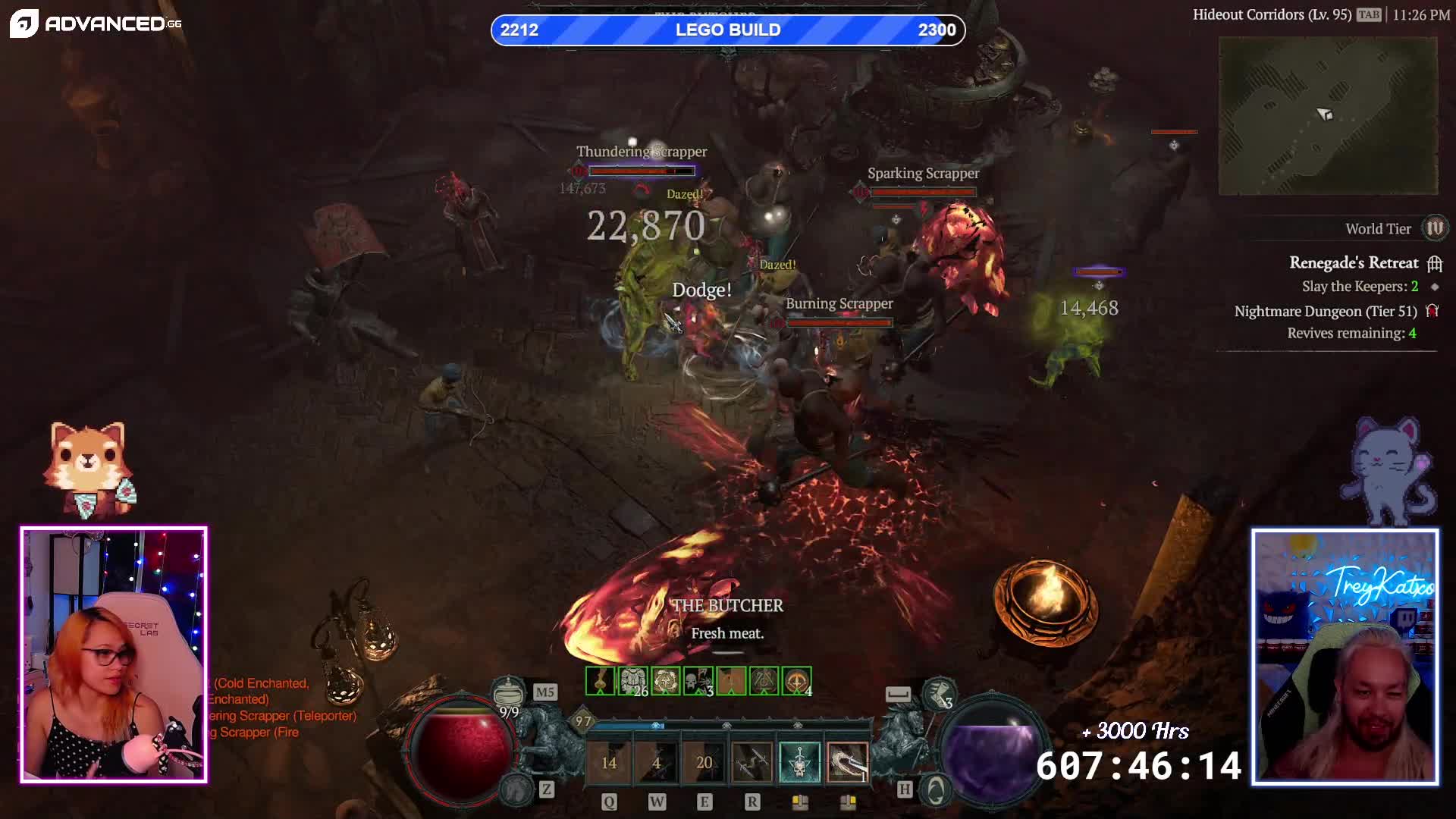Click the swirl emote icon beside the purple orb
Image resolution: width=1456 pixels, height=819 pixels.
point(936,790)
